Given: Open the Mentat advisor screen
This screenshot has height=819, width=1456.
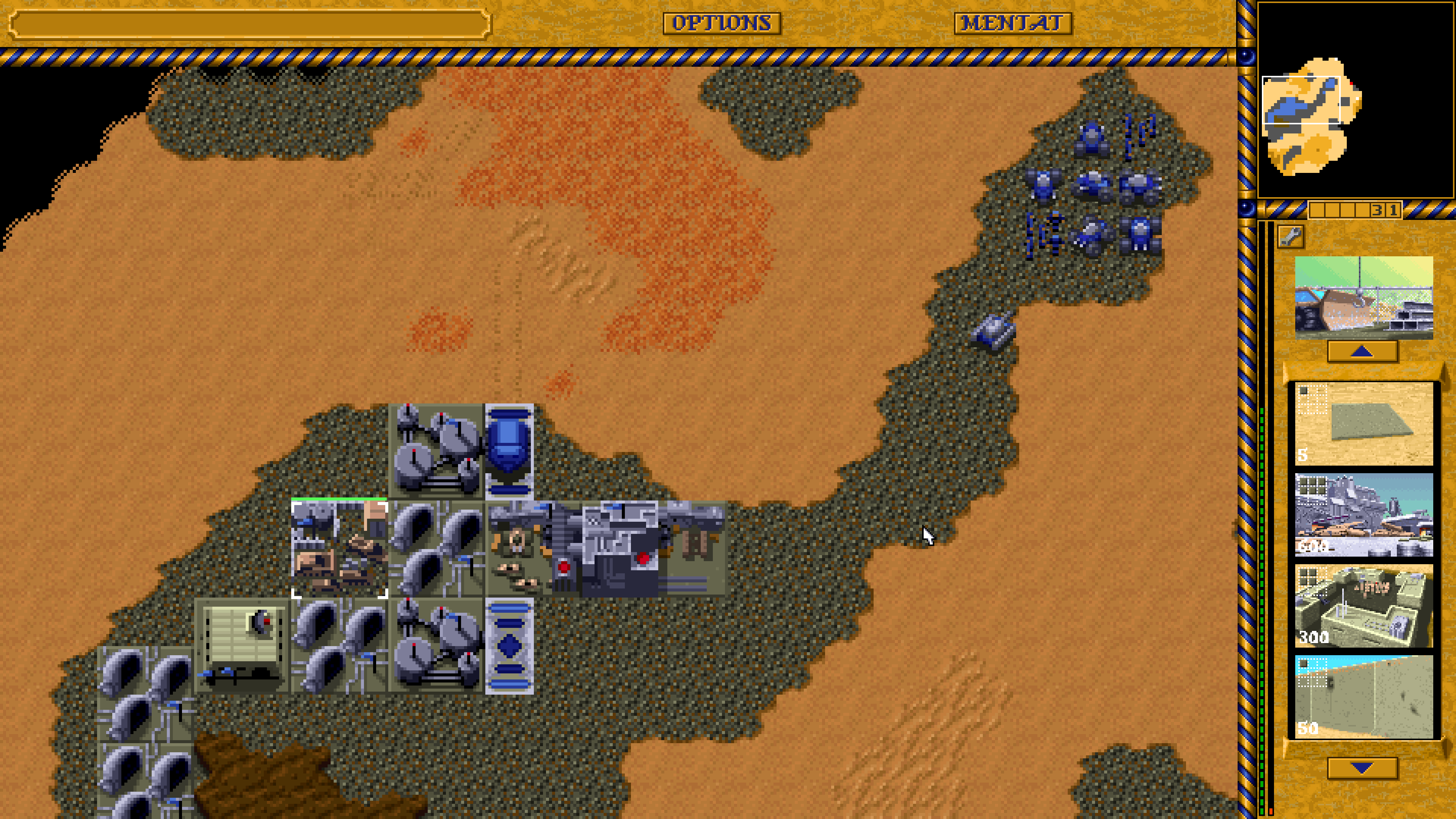Looking at the screenshot, I should (x=1013, y=23).
